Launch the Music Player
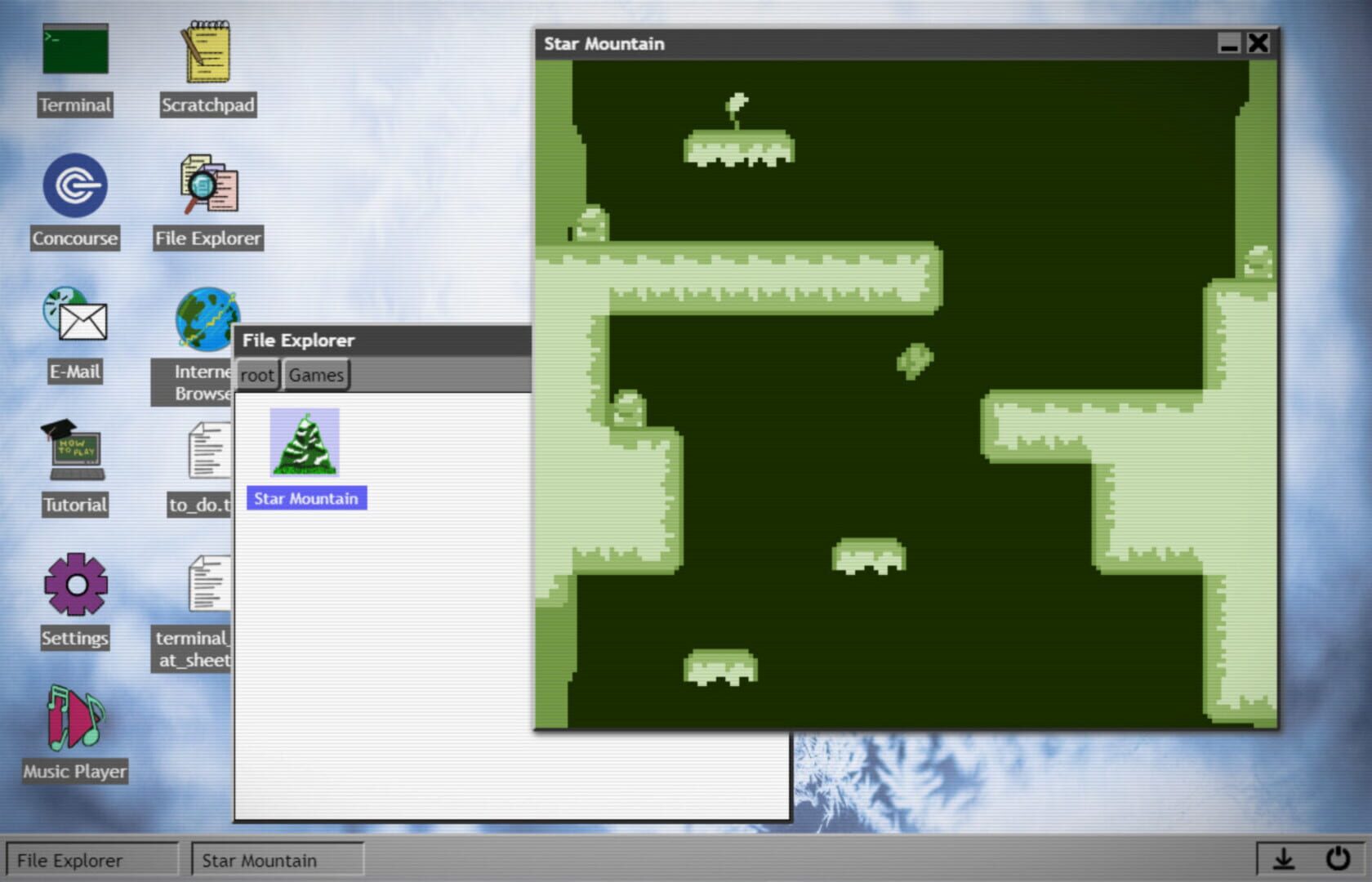 74,723
